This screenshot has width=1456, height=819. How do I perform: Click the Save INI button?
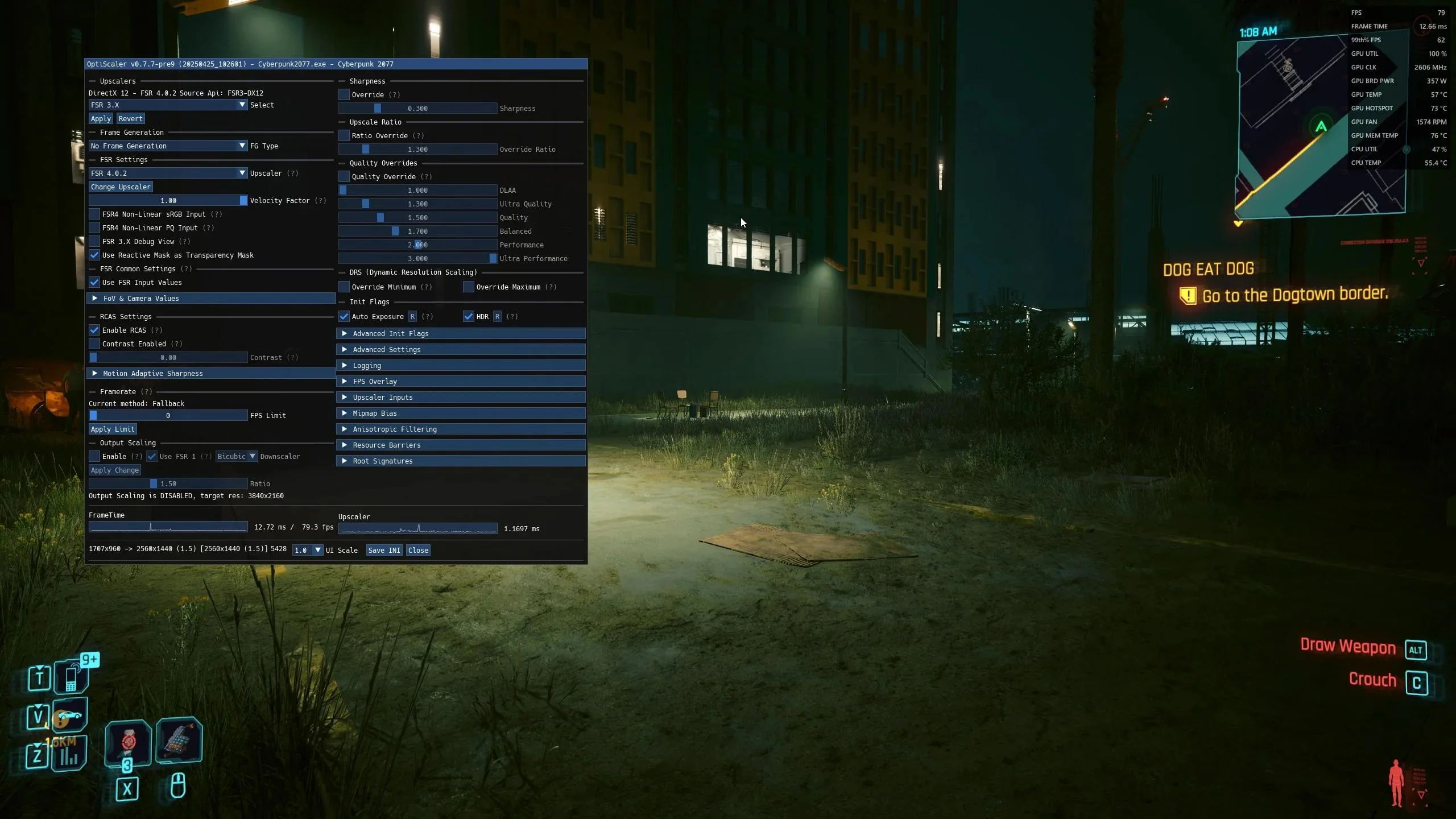[383, 550]
